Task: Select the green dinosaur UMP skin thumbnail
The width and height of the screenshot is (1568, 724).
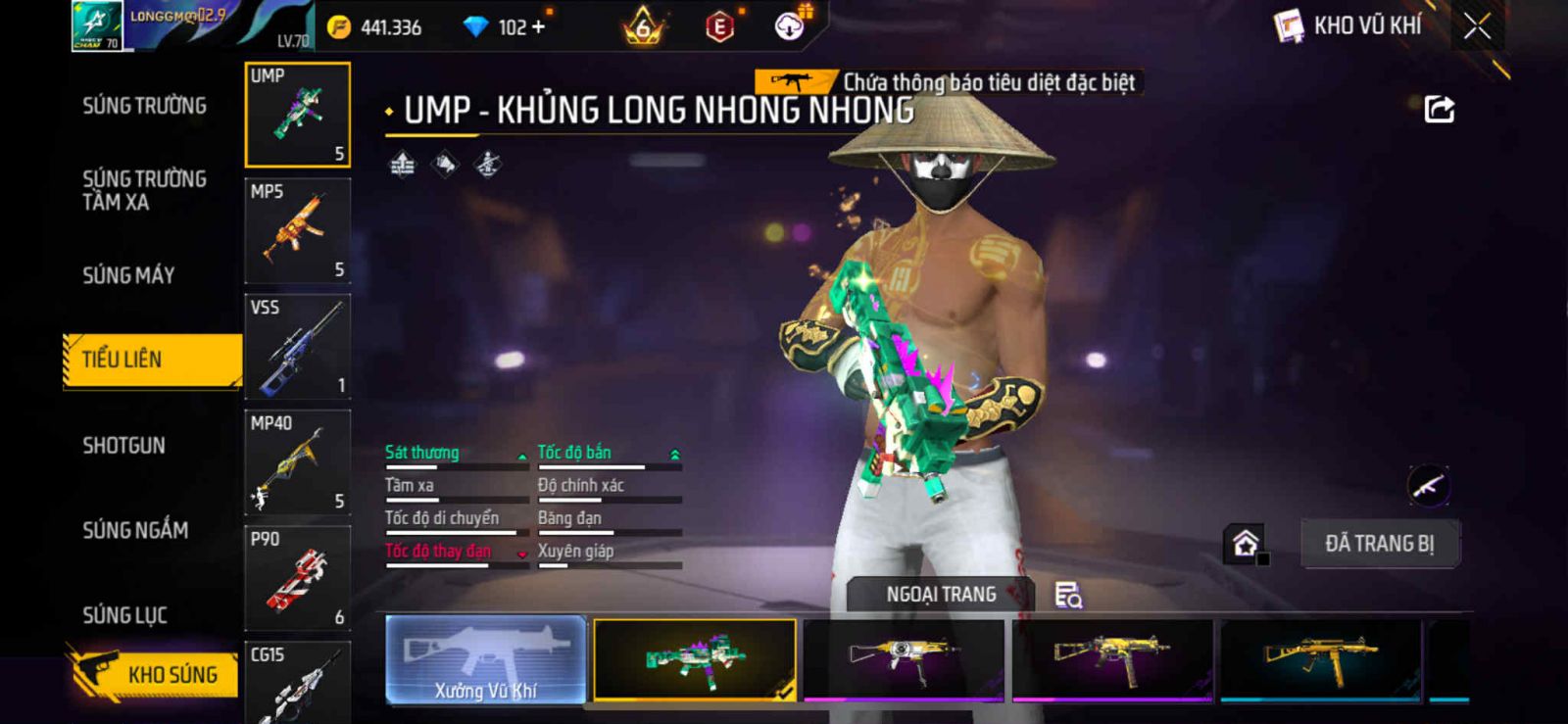Action: (695, 659)
